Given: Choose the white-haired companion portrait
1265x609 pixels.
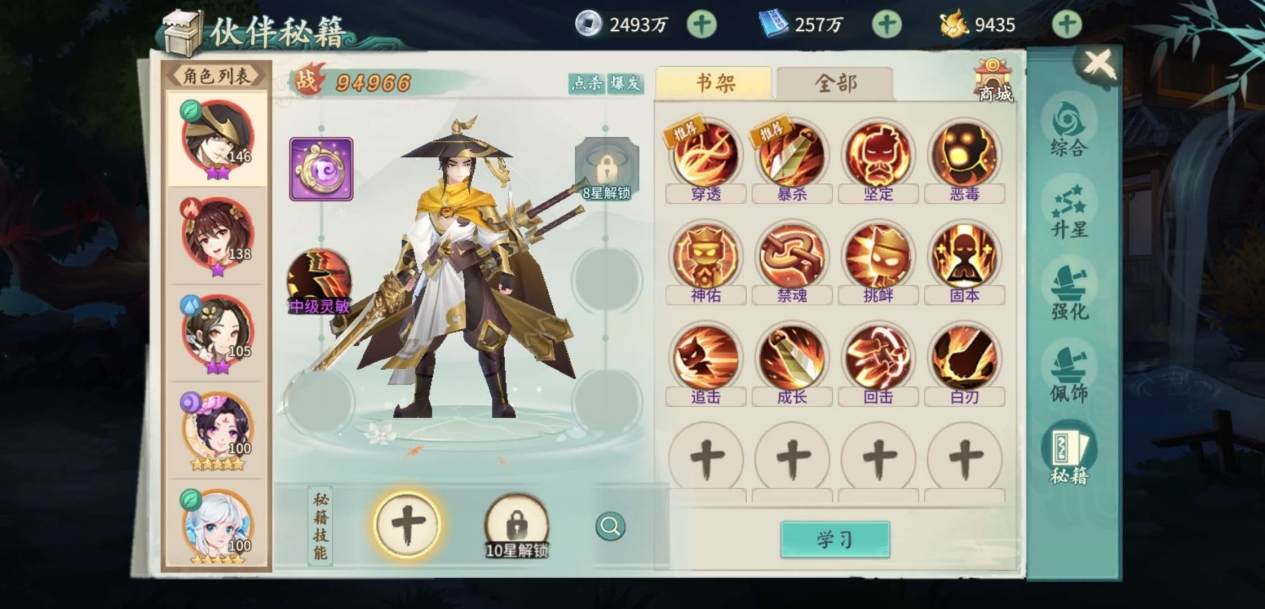Looking at the screenshot, I should [216, 526].
